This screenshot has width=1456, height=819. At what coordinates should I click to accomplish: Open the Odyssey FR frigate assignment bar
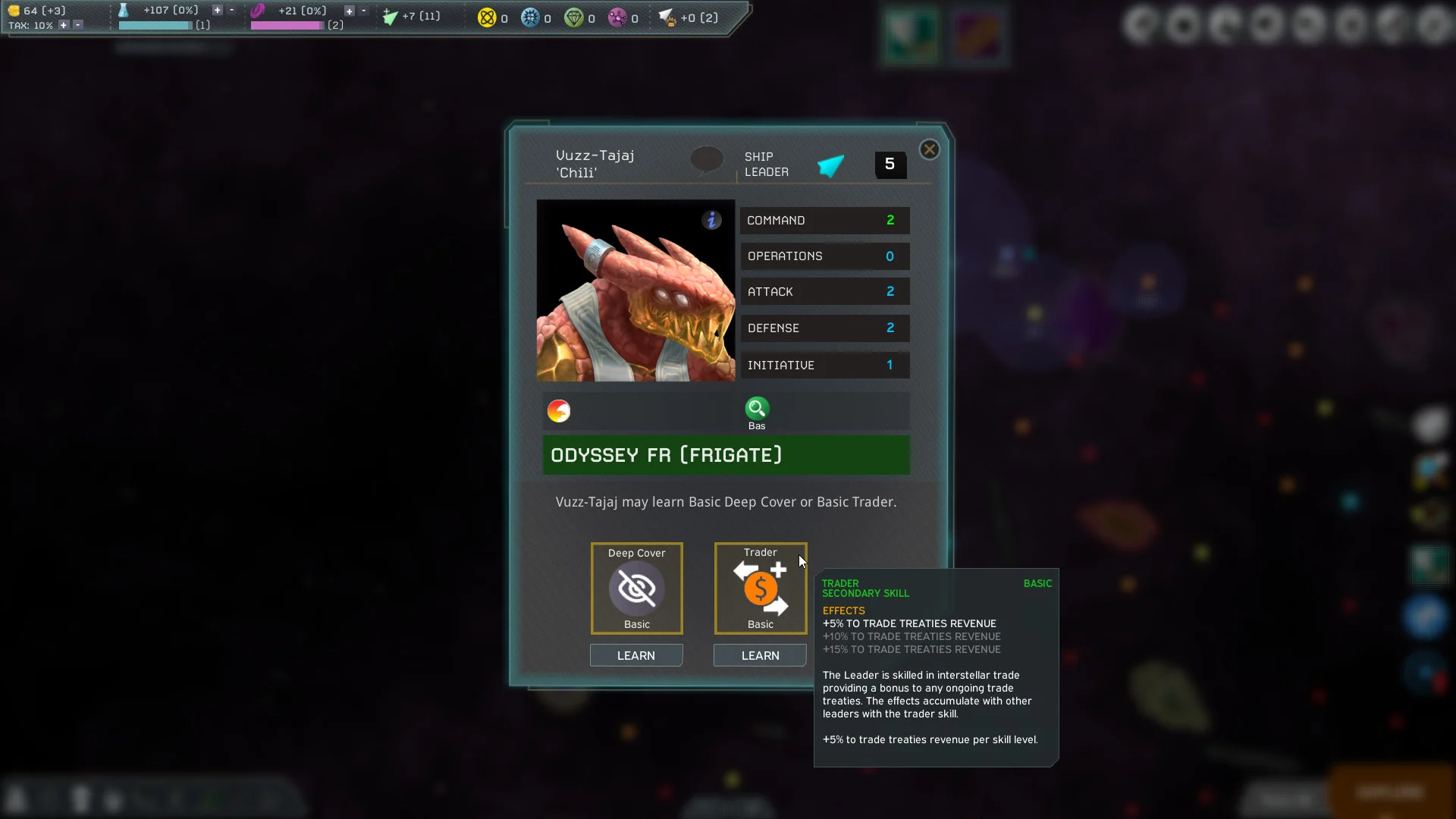click(726, 455)
